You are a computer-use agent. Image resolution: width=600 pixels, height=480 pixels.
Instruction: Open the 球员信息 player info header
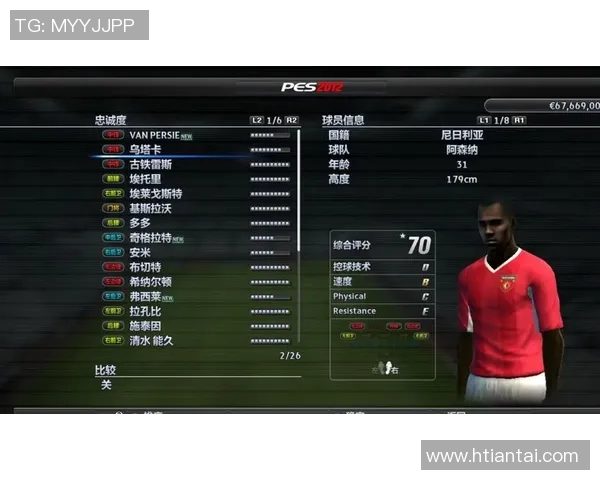tap(343, 120)
